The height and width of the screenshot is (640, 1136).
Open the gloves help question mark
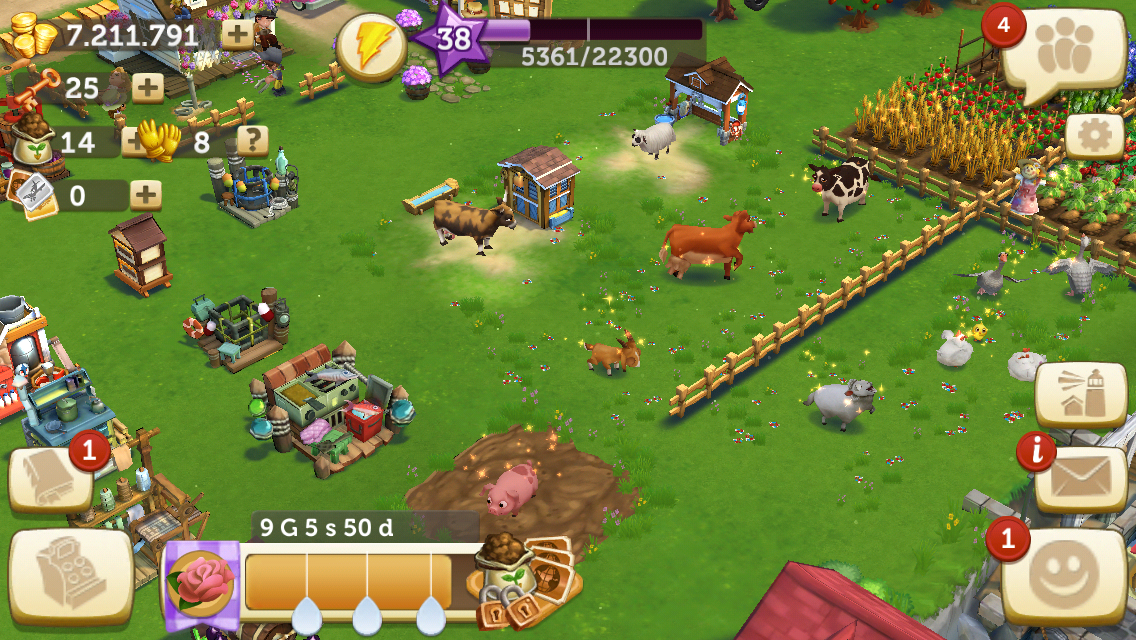point(252,141)
